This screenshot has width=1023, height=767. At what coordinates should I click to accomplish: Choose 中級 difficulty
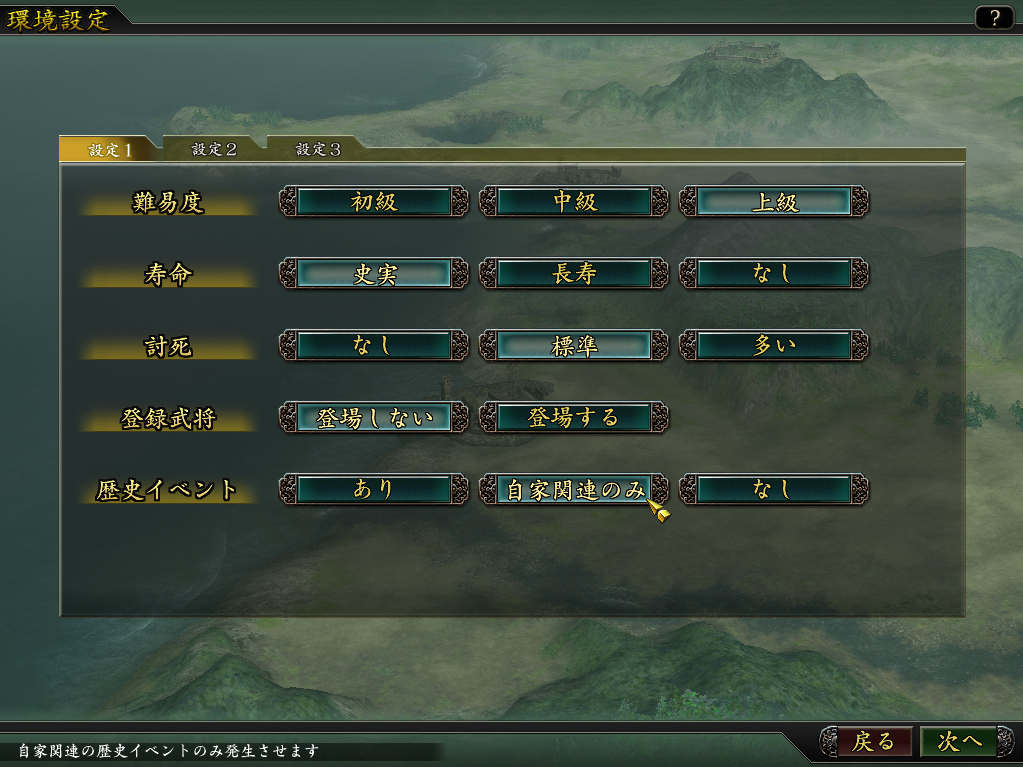point(574,202)
